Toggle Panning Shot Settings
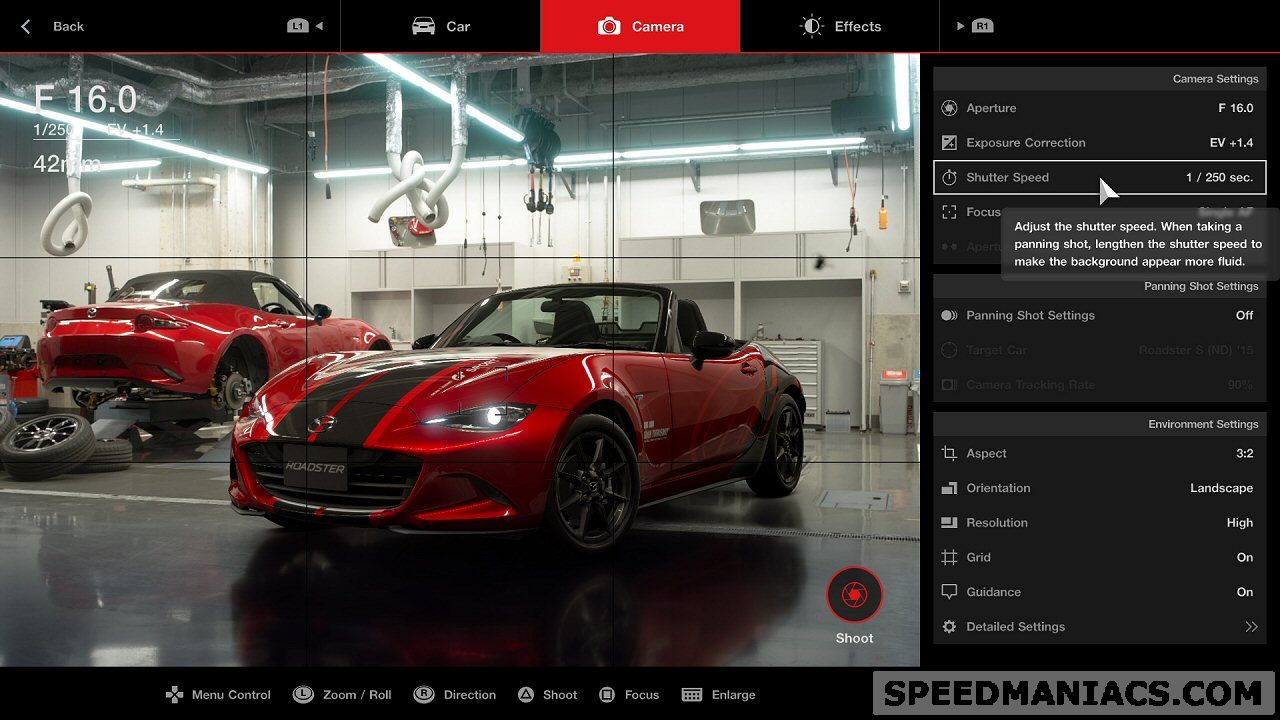 coord(1099,315)
